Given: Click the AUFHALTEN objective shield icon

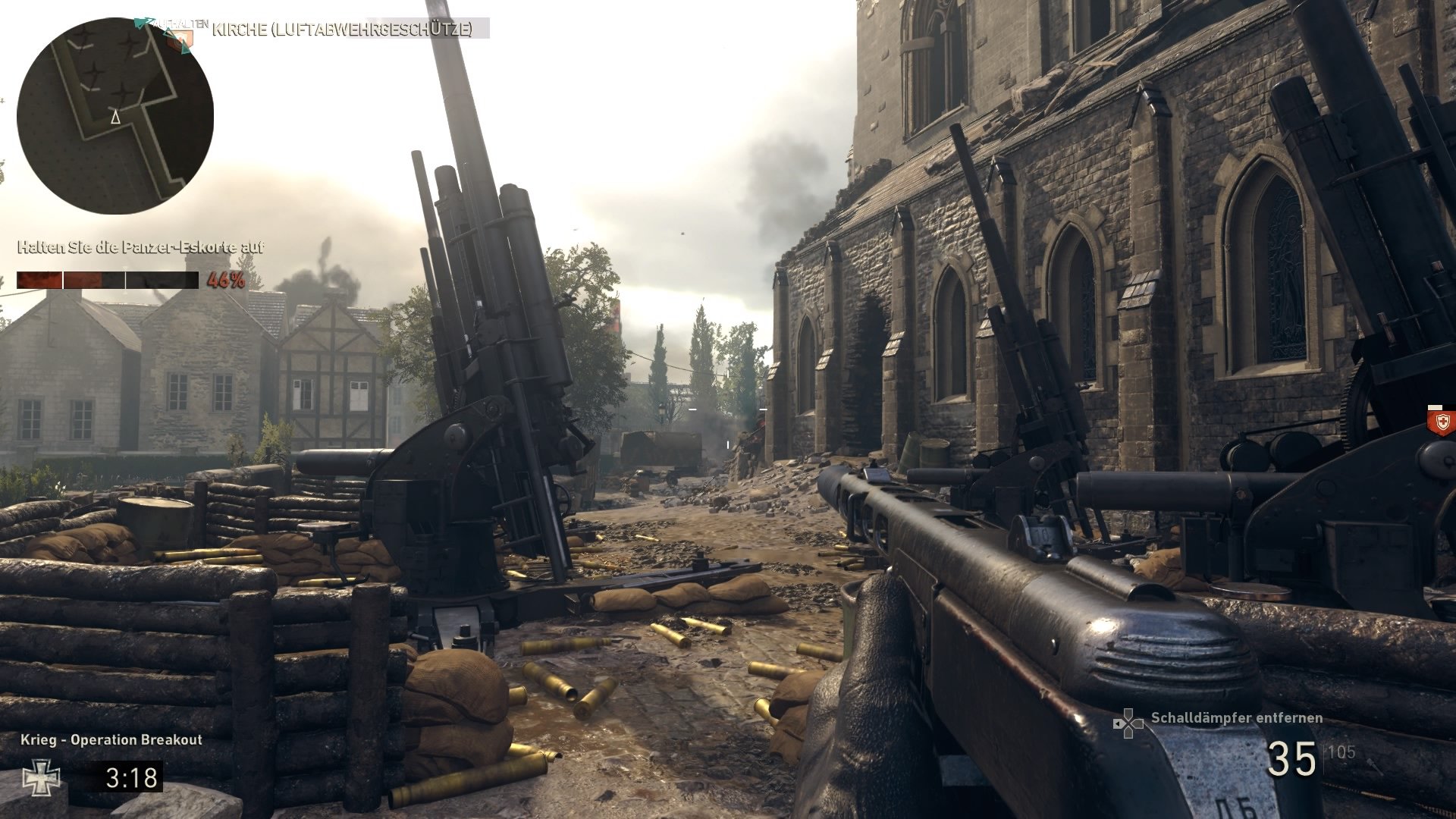Looking at the screenshot, I should [180, 38].
